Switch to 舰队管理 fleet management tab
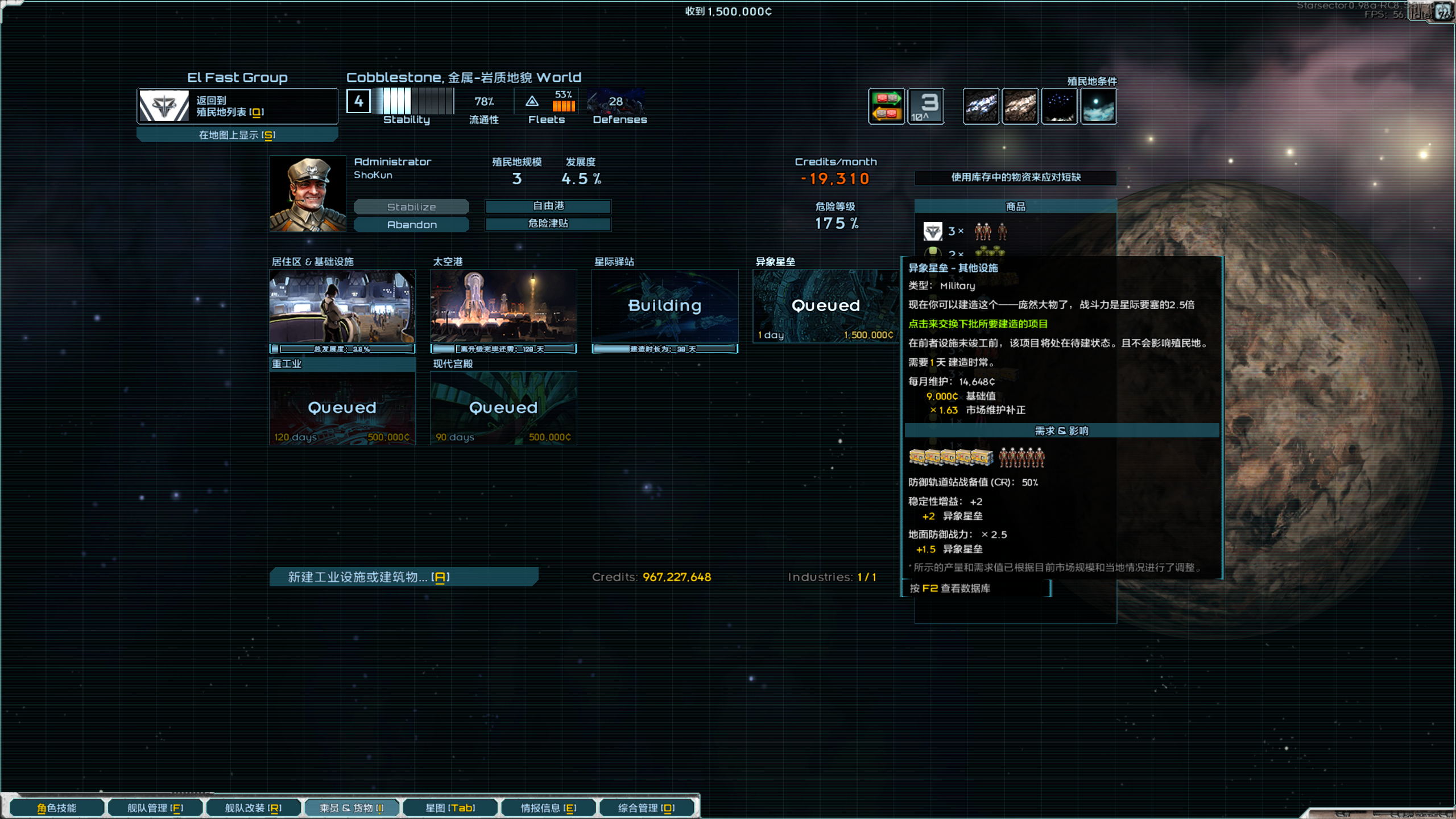 155,808
